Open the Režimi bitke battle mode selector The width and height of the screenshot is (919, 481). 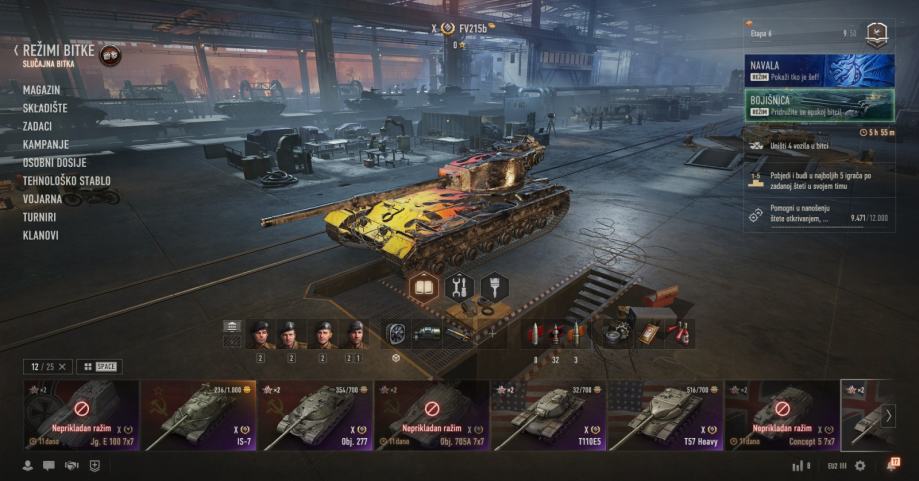(58, 50)
